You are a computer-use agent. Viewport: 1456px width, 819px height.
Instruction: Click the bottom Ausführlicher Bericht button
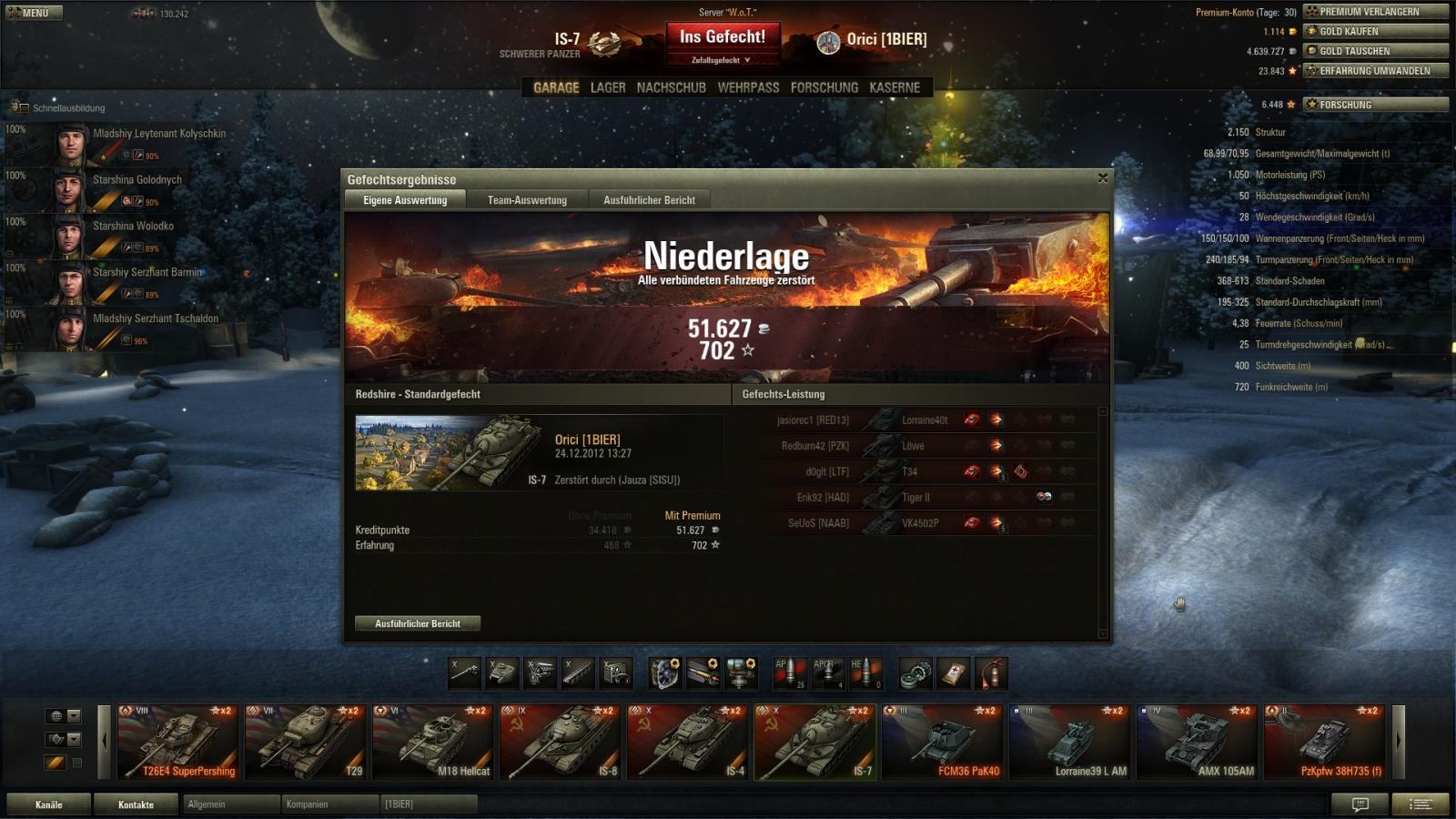[x=418, y=623]
